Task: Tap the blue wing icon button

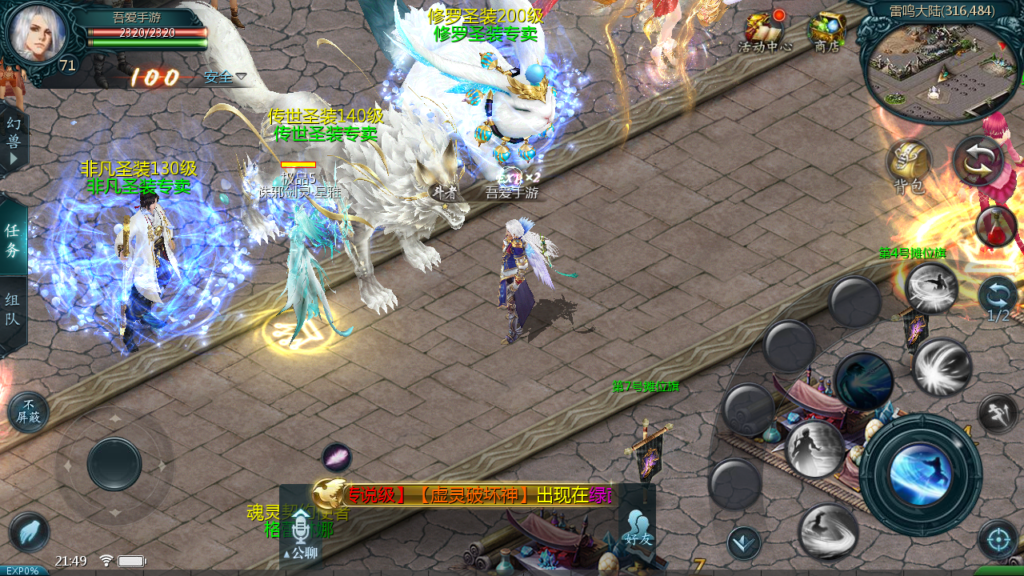Action: pos(29,532)
